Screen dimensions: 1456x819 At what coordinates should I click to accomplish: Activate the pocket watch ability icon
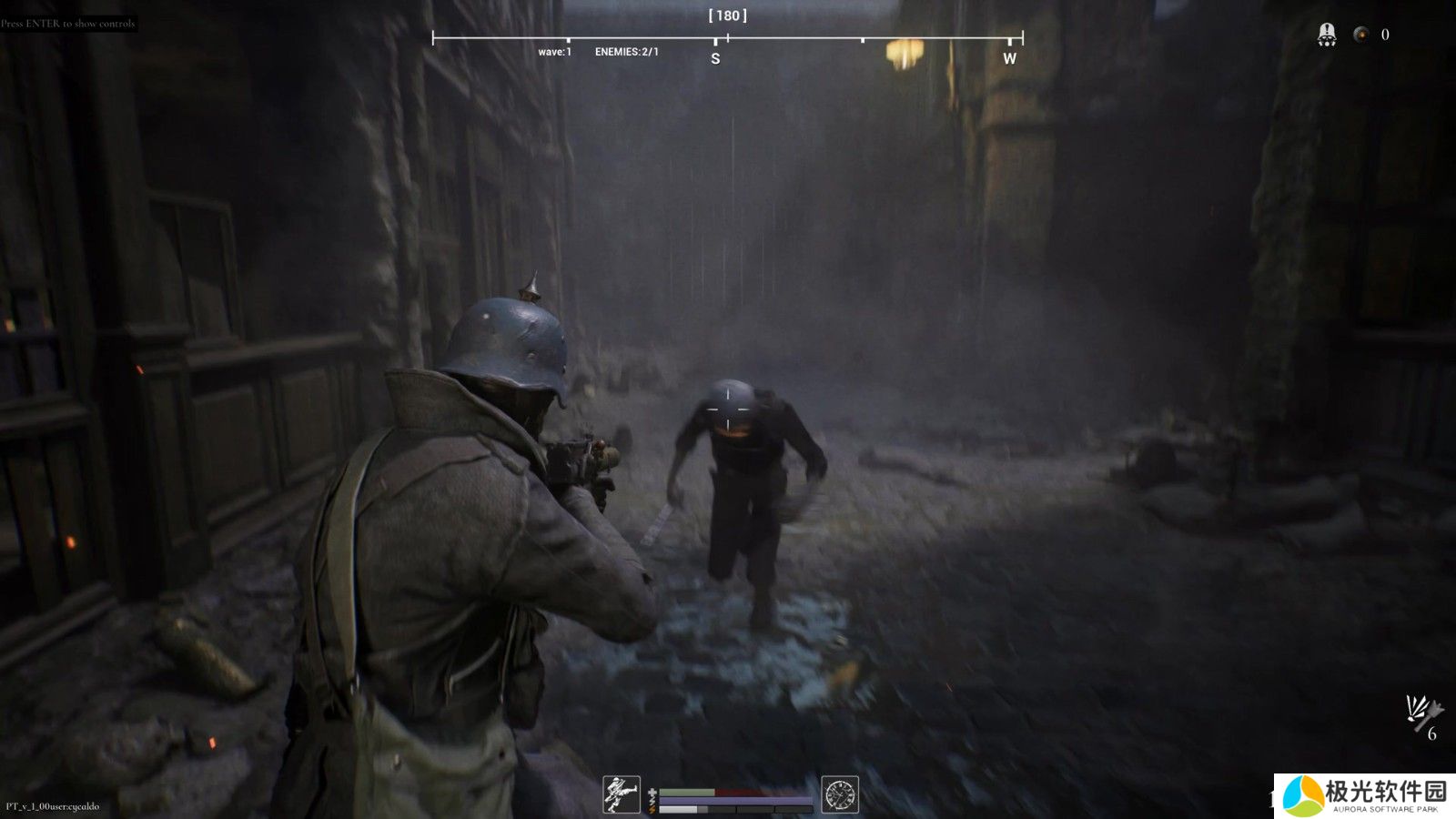pos(839,794)
